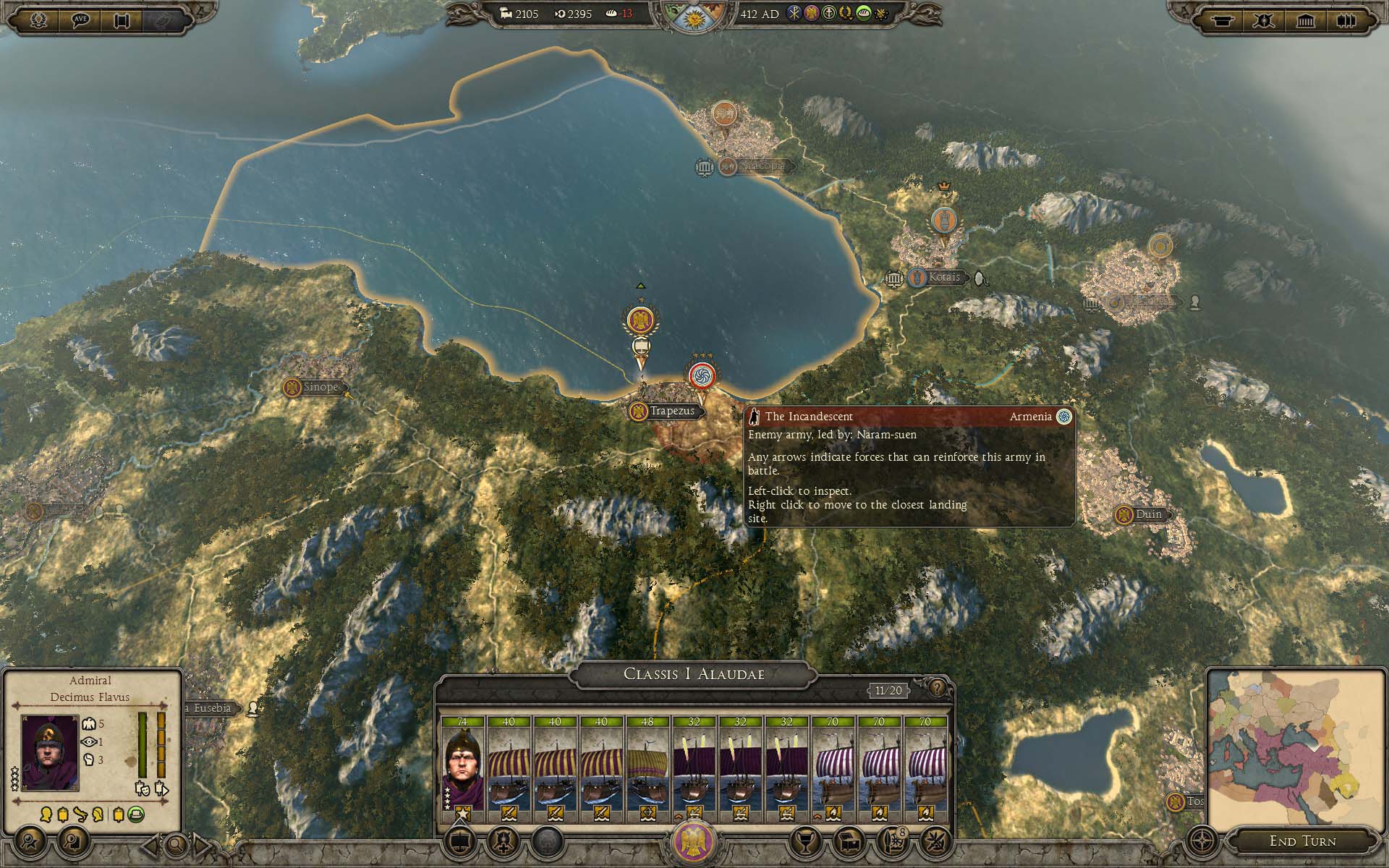Open the compass button beside End Turn
Viewport: 1389px width, 868px height.
[1203, 842]
